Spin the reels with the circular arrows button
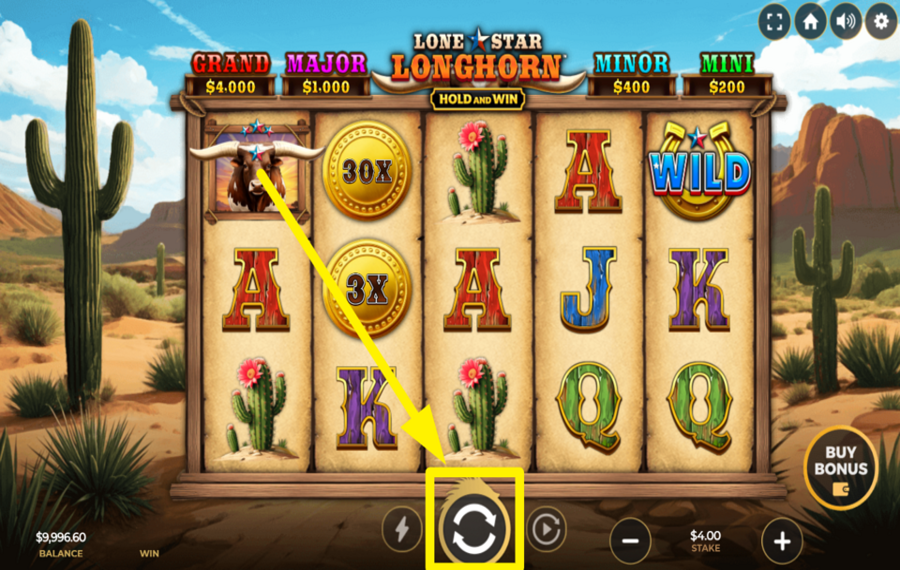The height and width of the screenshot is (570, 900). 474,530
